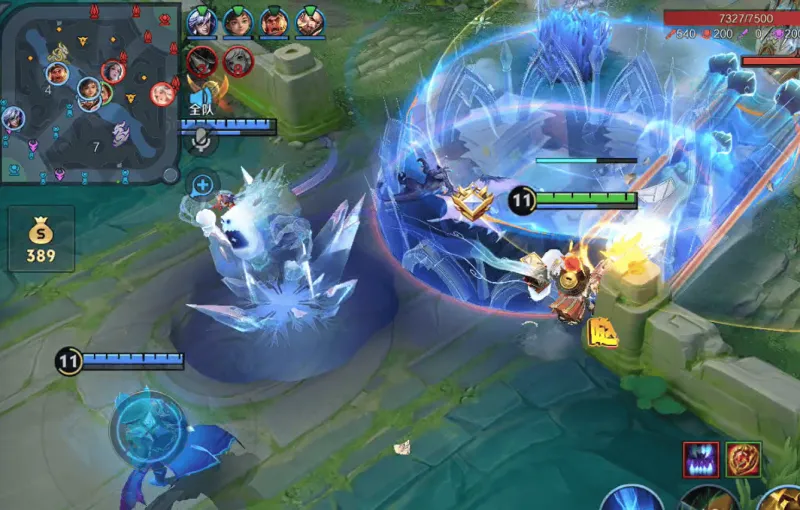Buy the purple fanged recommended item
Screen dimensions: 800x510
pyautogui.click(x=701, y=459)
